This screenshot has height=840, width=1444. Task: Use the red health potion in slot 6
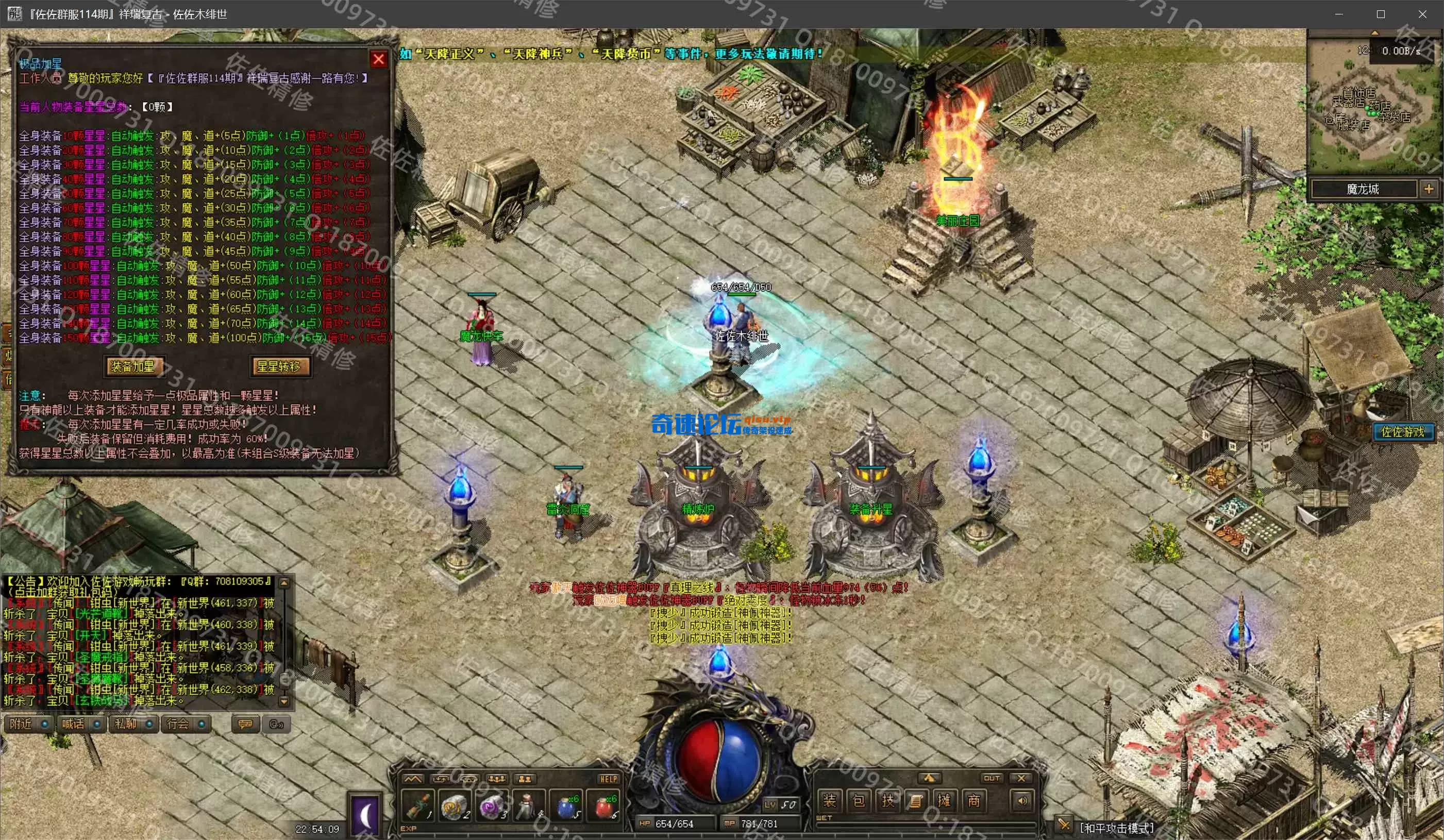tap(603, 806)
